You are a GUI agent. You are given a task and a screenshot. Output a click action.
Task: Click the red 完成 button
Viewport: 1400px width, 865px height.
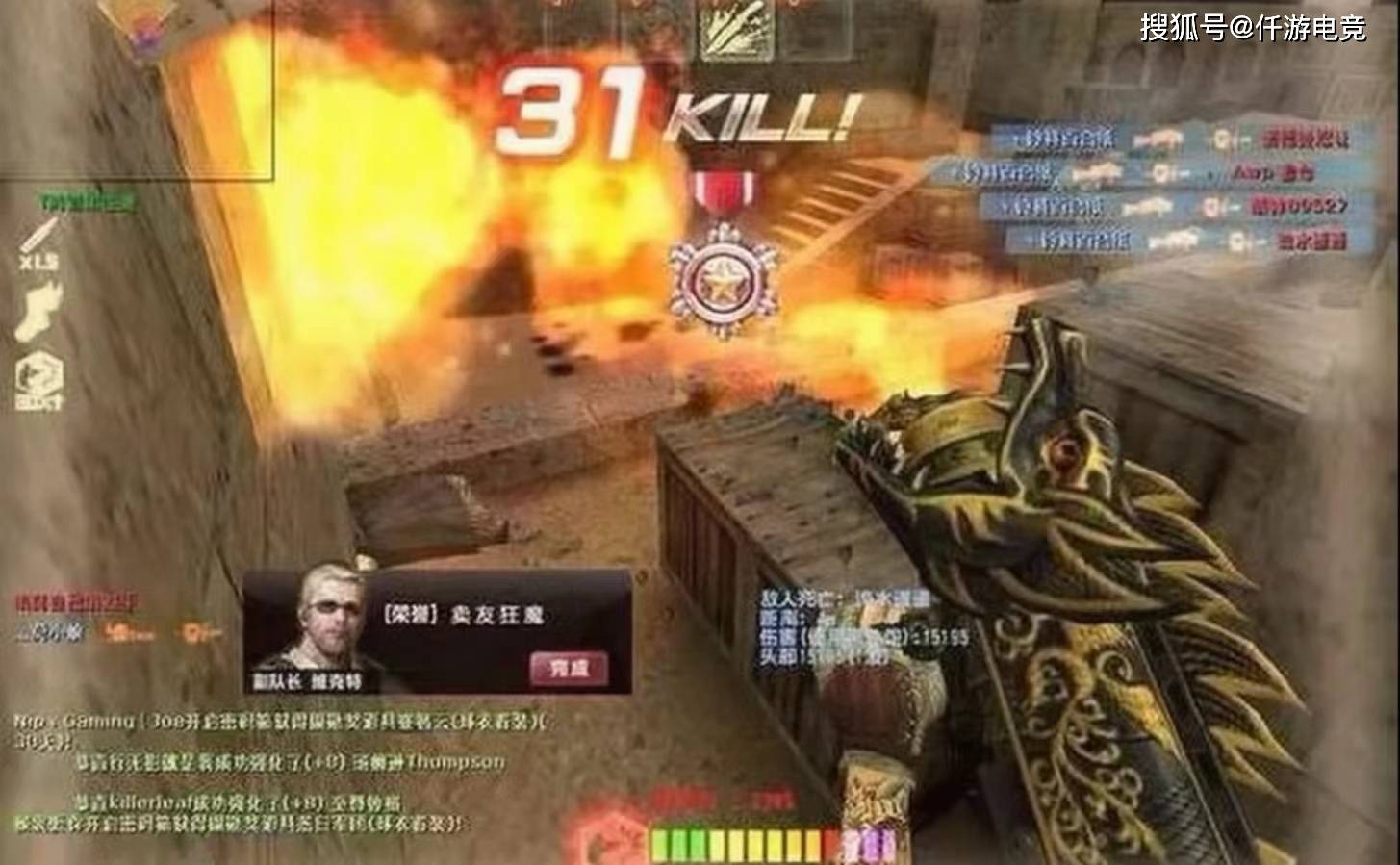[567, 667]
